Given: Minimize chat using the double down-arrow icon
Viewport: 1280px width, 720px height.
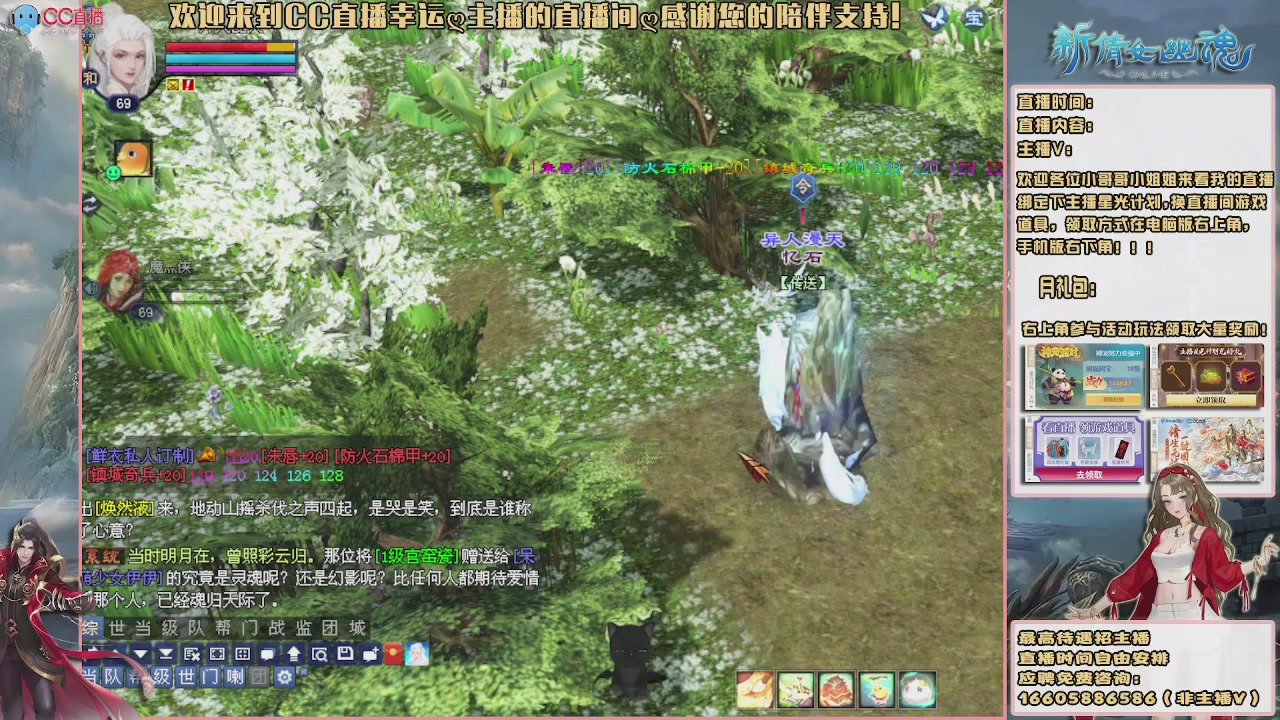Looking at the screenshot, I should click(166, 653).
